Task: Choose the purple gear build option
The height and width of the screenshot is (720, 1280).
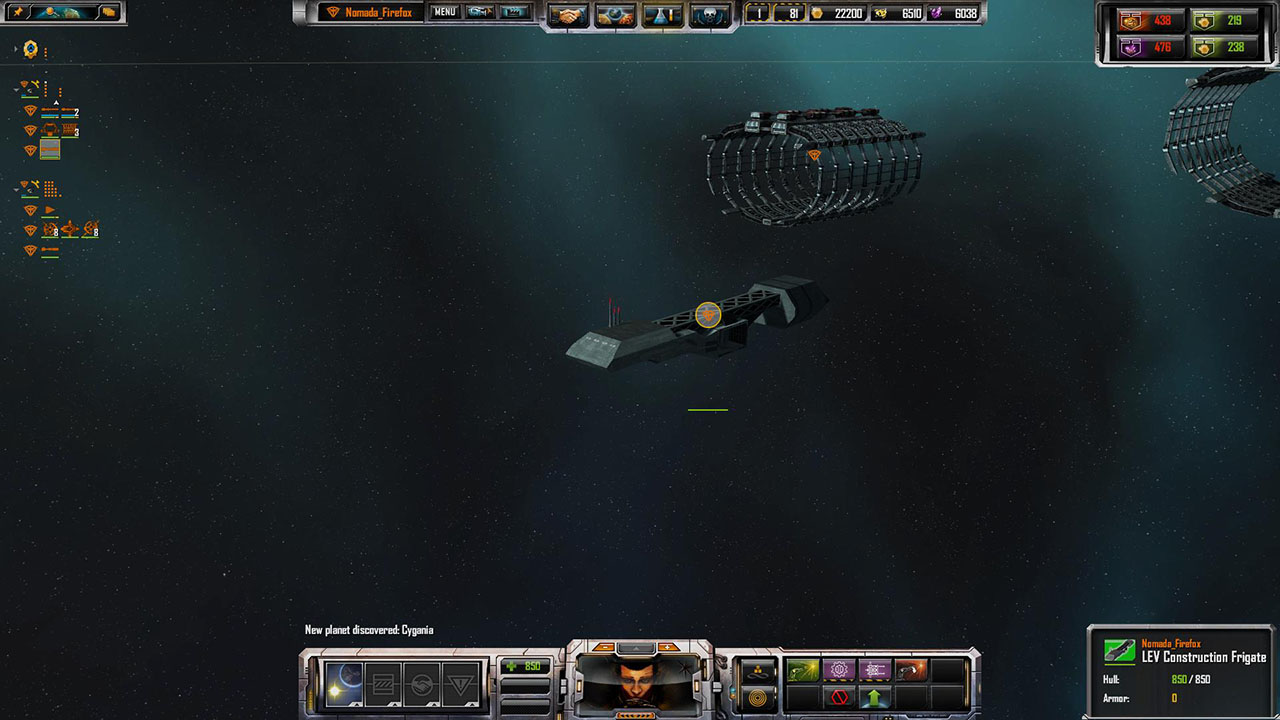Action: (x=839, y=670)
